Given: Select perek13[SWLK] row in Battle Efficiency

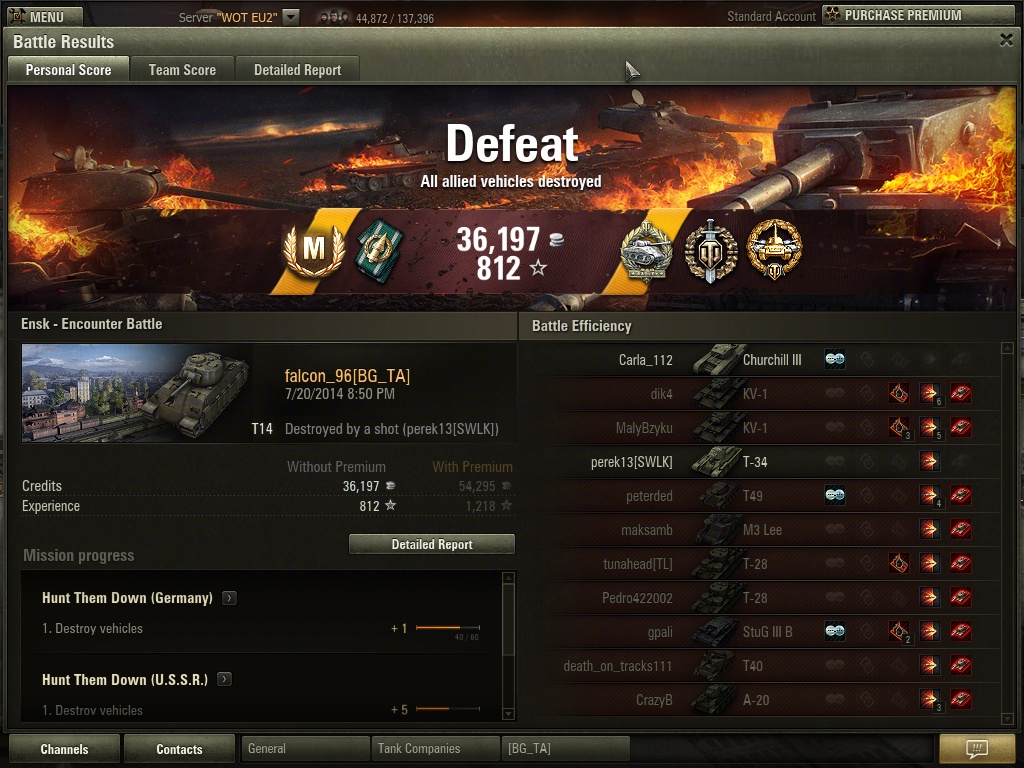Looking at the screenshot, I should [x=760, y=462].
